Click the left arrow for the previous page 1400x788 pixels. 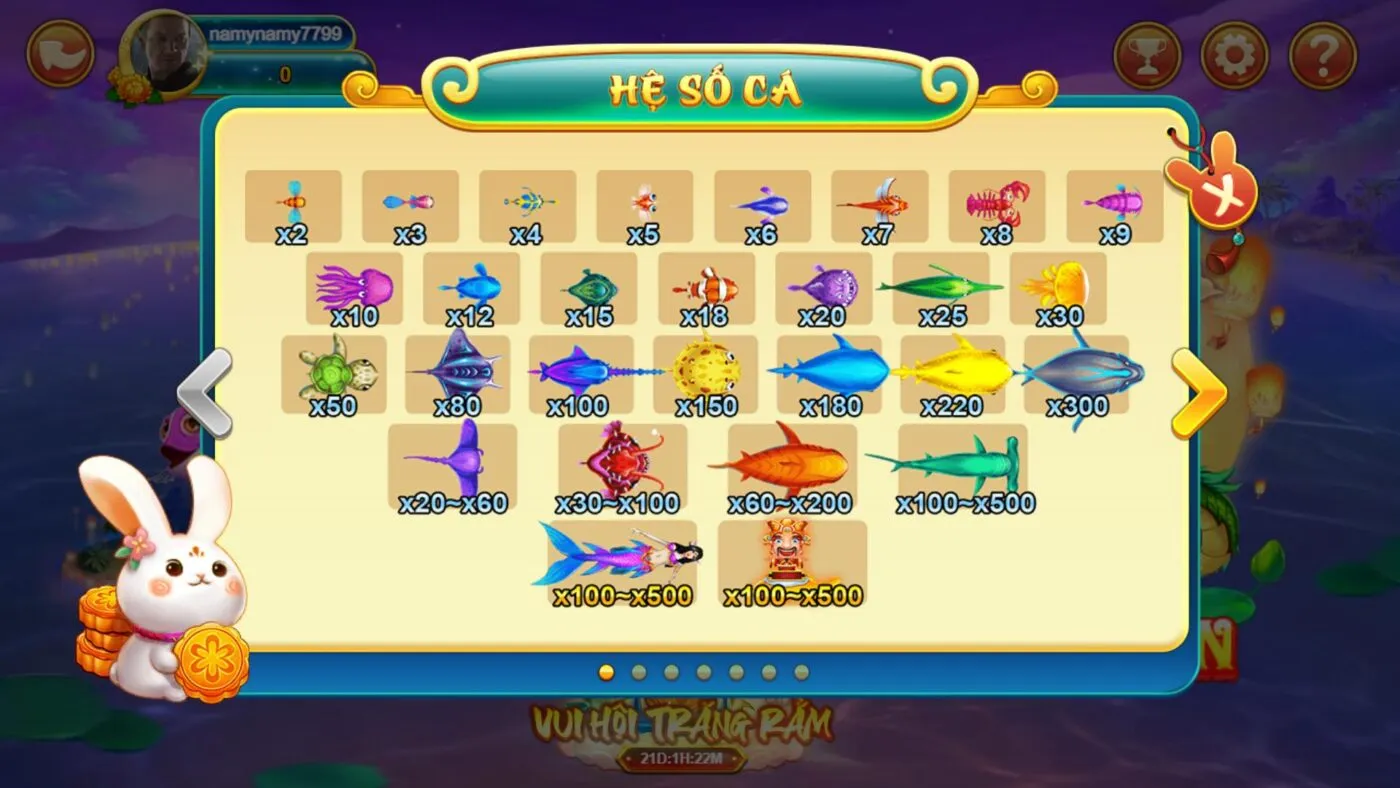click(x=206, y=393)
